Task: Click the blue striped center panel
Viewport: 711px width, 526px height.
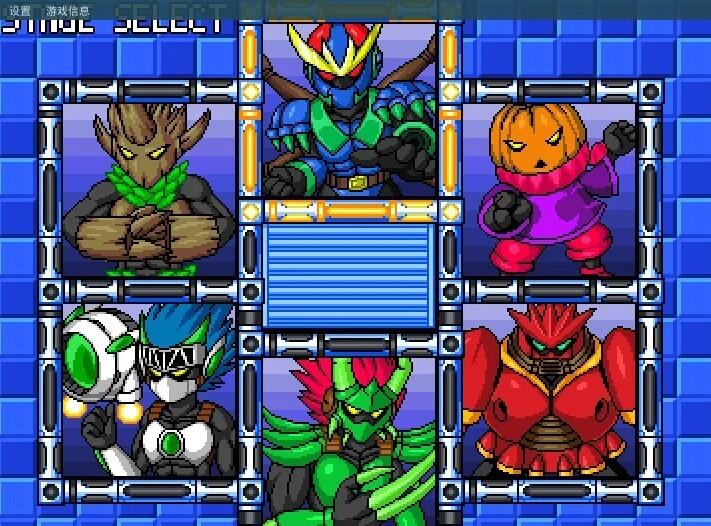Action: tap(349, 274)
